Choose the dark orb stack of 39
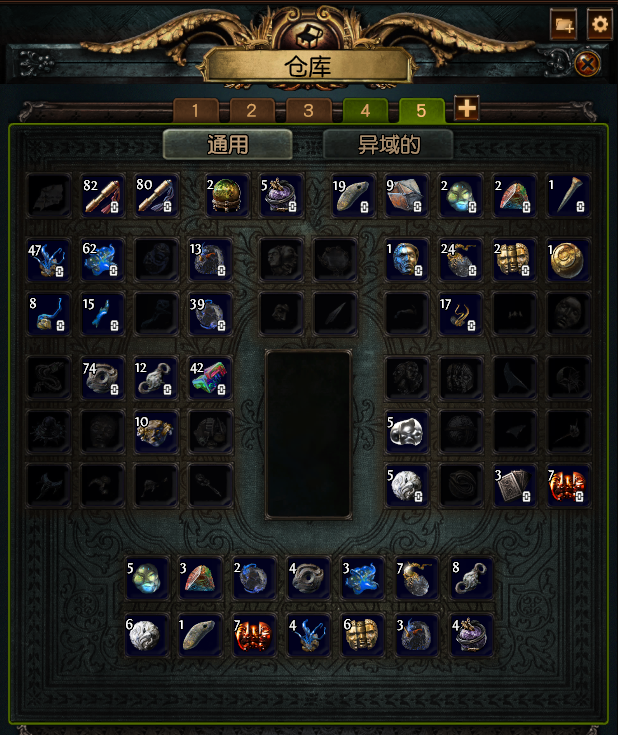618x735 pixels. pos(210,314)
